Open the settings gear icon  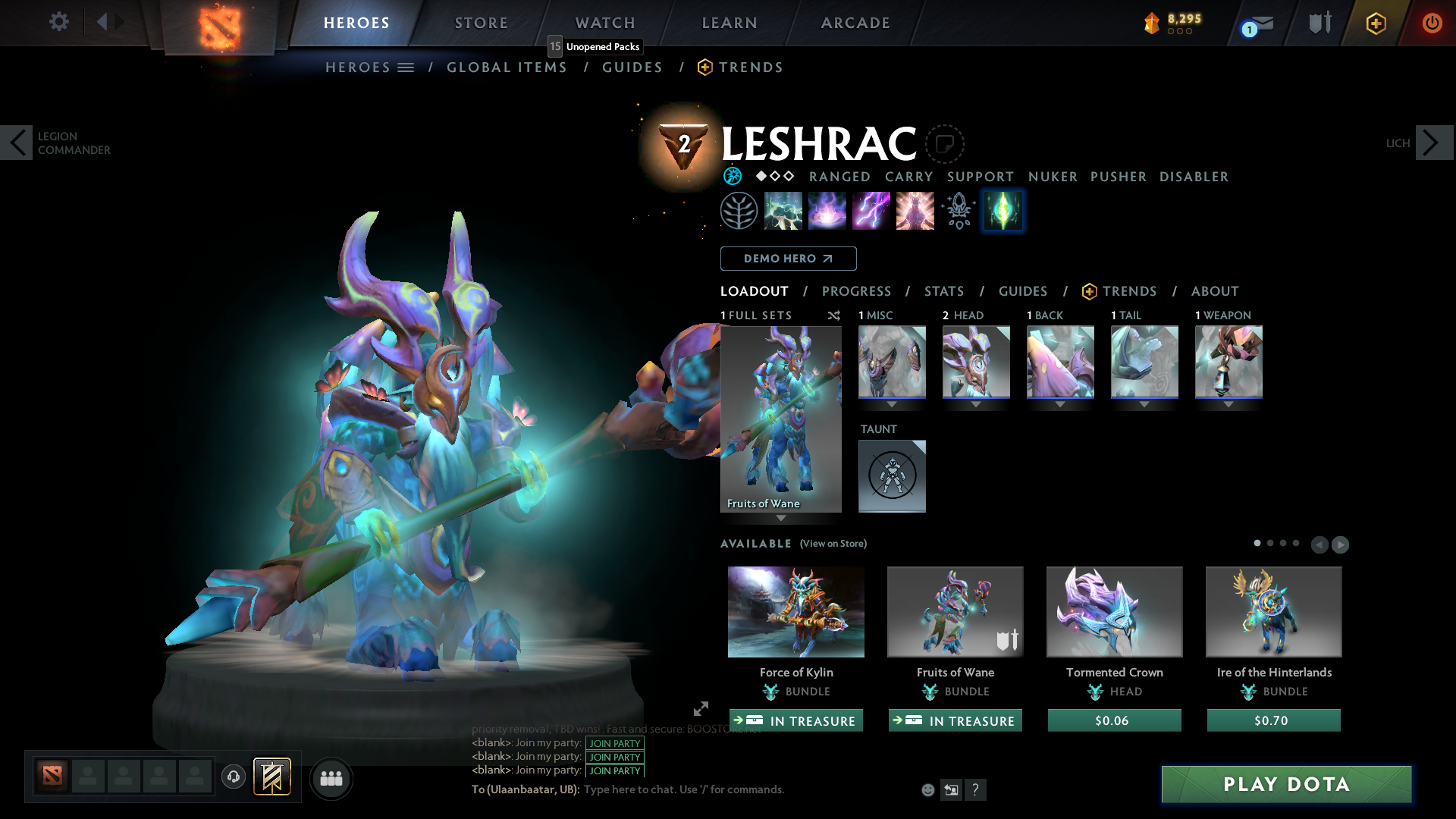pos(58,22)
